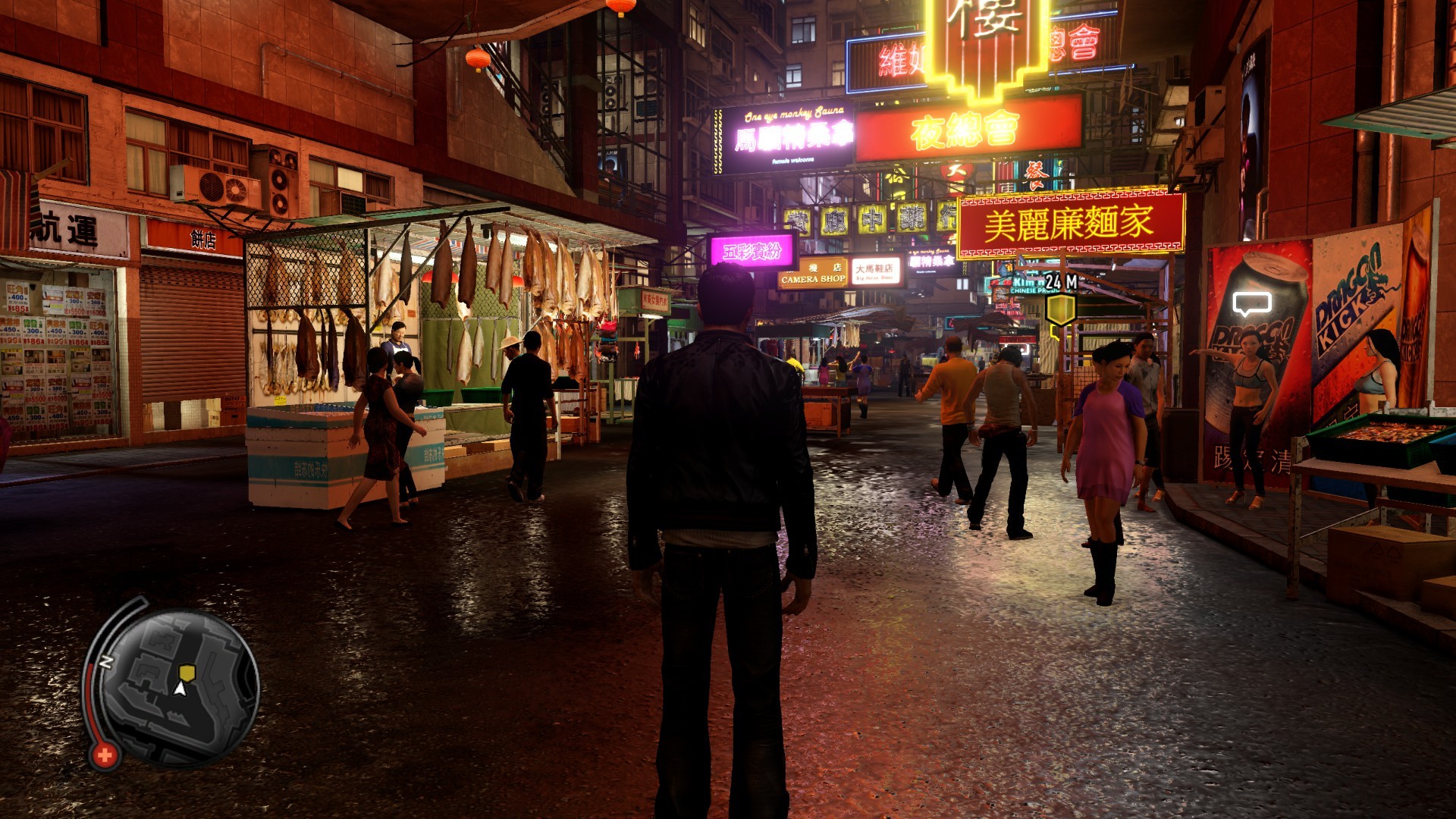Click the white speech bubble icon
The width and height of the screenshot is (1456, 819).
tap(1250, 304)
